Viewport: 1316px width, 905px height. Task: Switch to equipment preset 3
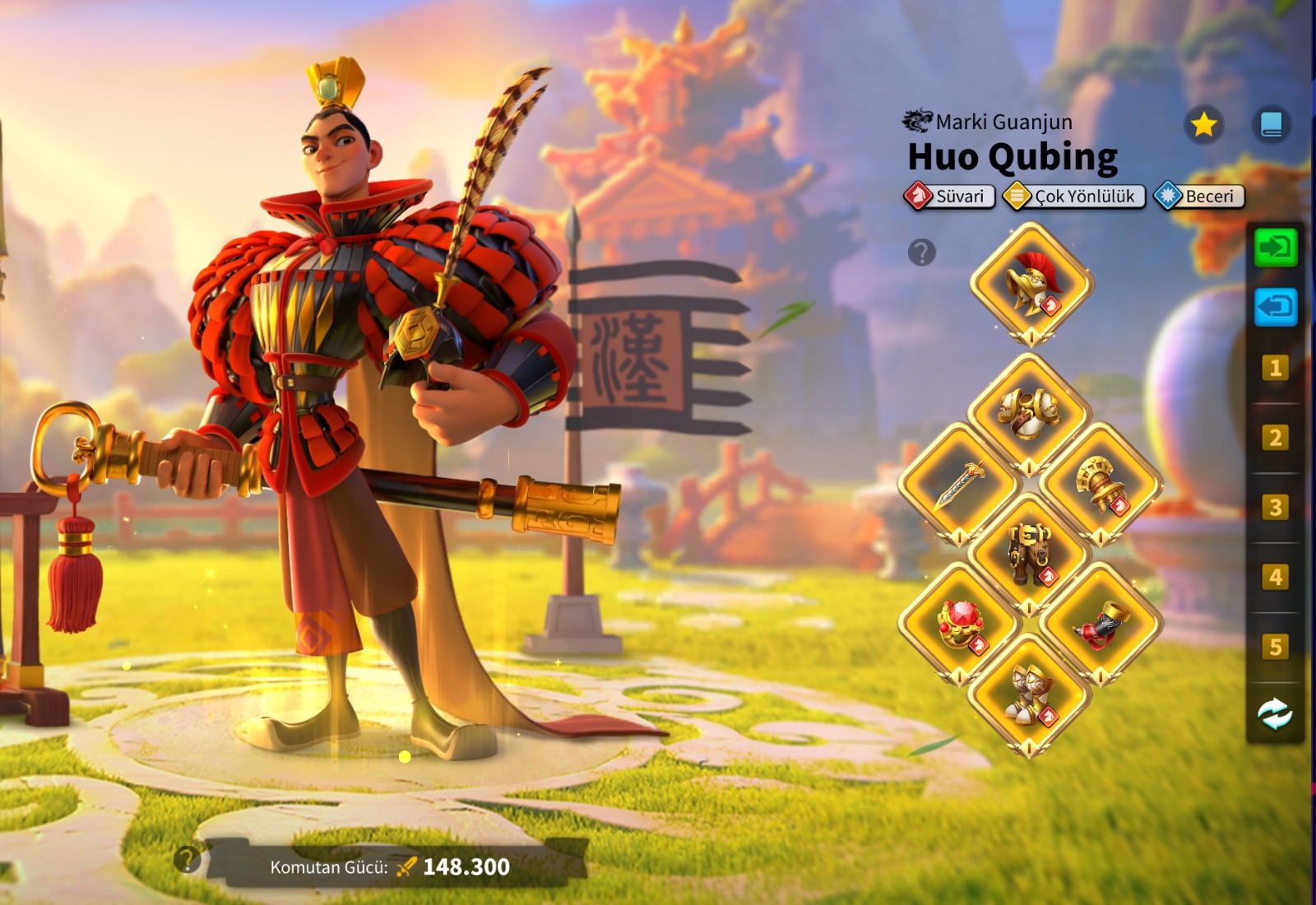1275,507
